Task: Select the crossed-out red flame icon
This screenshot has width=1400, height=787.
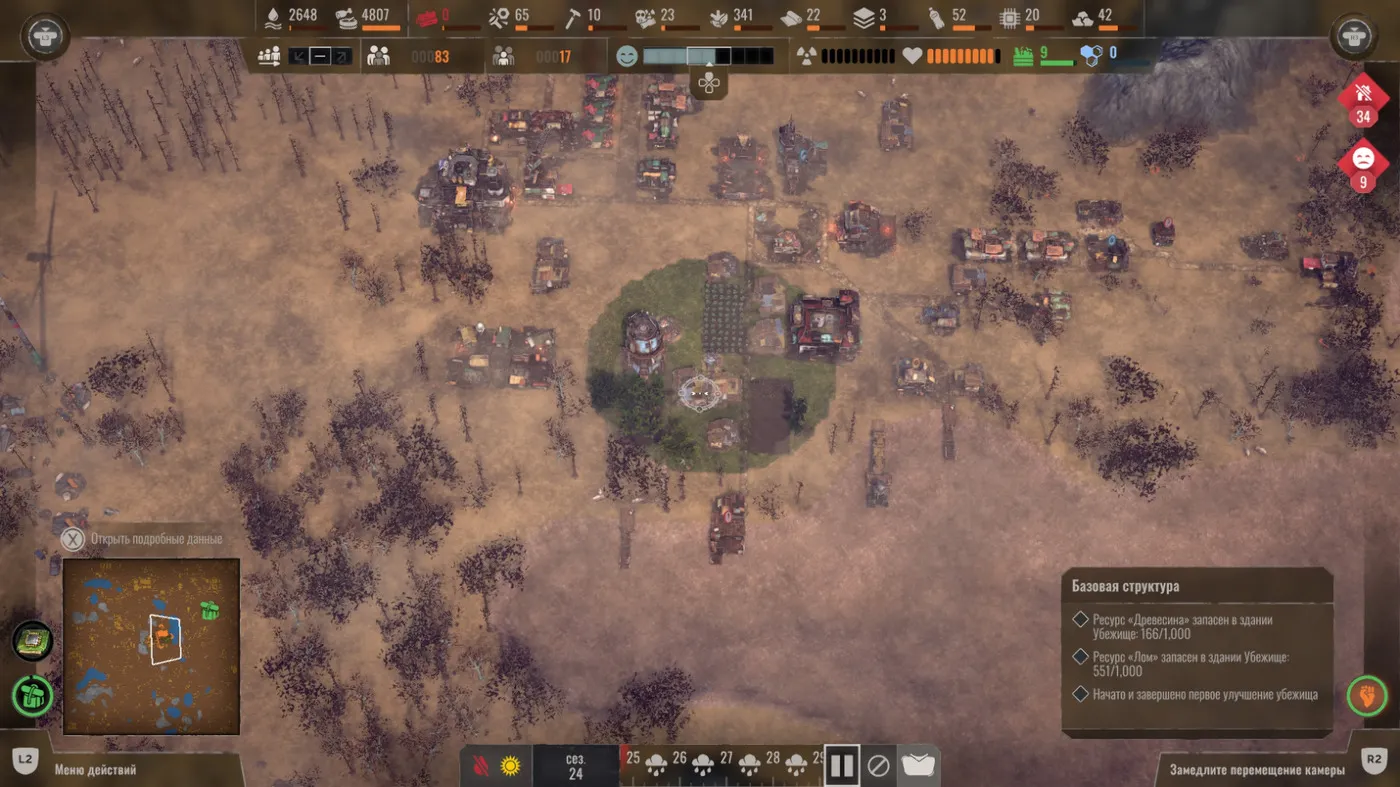Action: click(480, 767)
